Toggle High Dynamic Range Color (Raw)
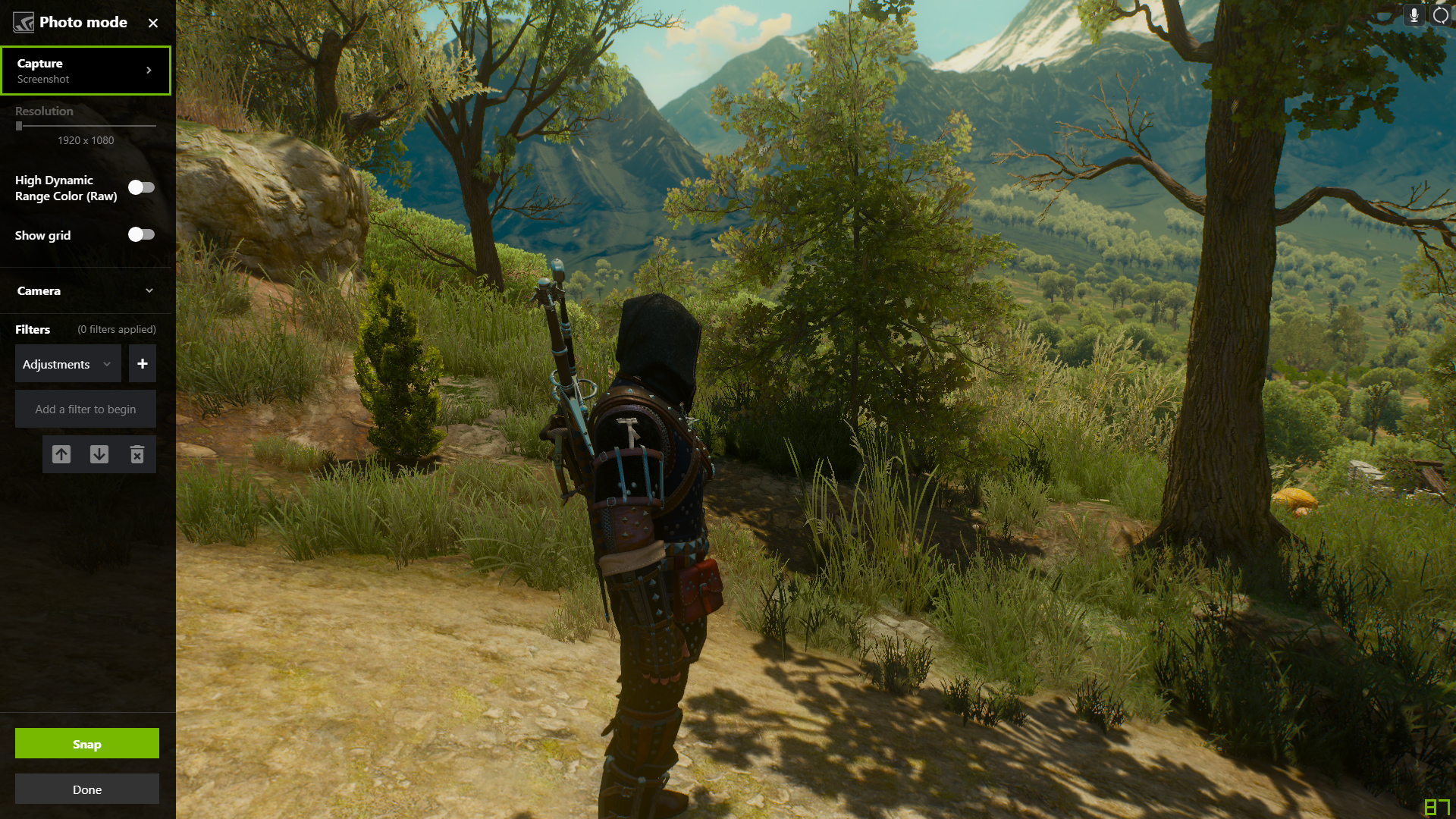1456x819 pixels. 141,187
